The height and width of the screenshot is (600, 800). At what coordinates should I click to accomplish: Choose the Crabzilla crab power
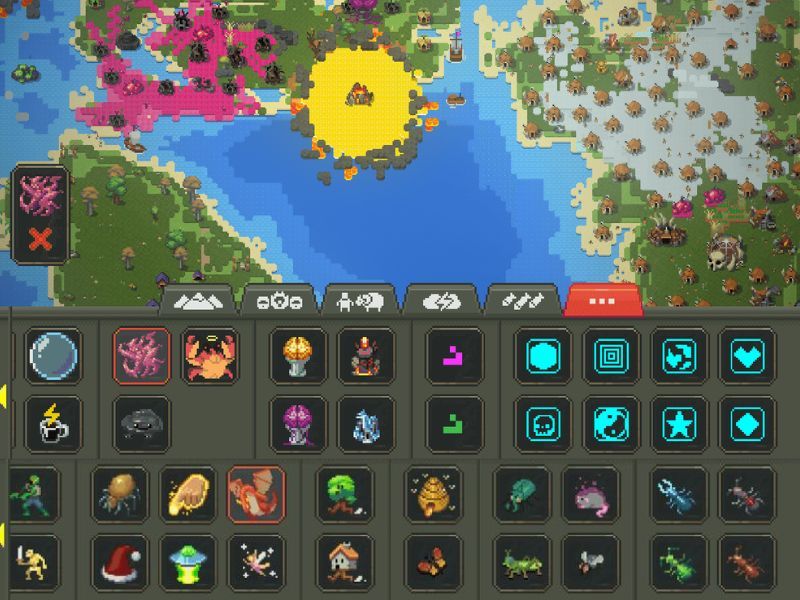[210, 356]
